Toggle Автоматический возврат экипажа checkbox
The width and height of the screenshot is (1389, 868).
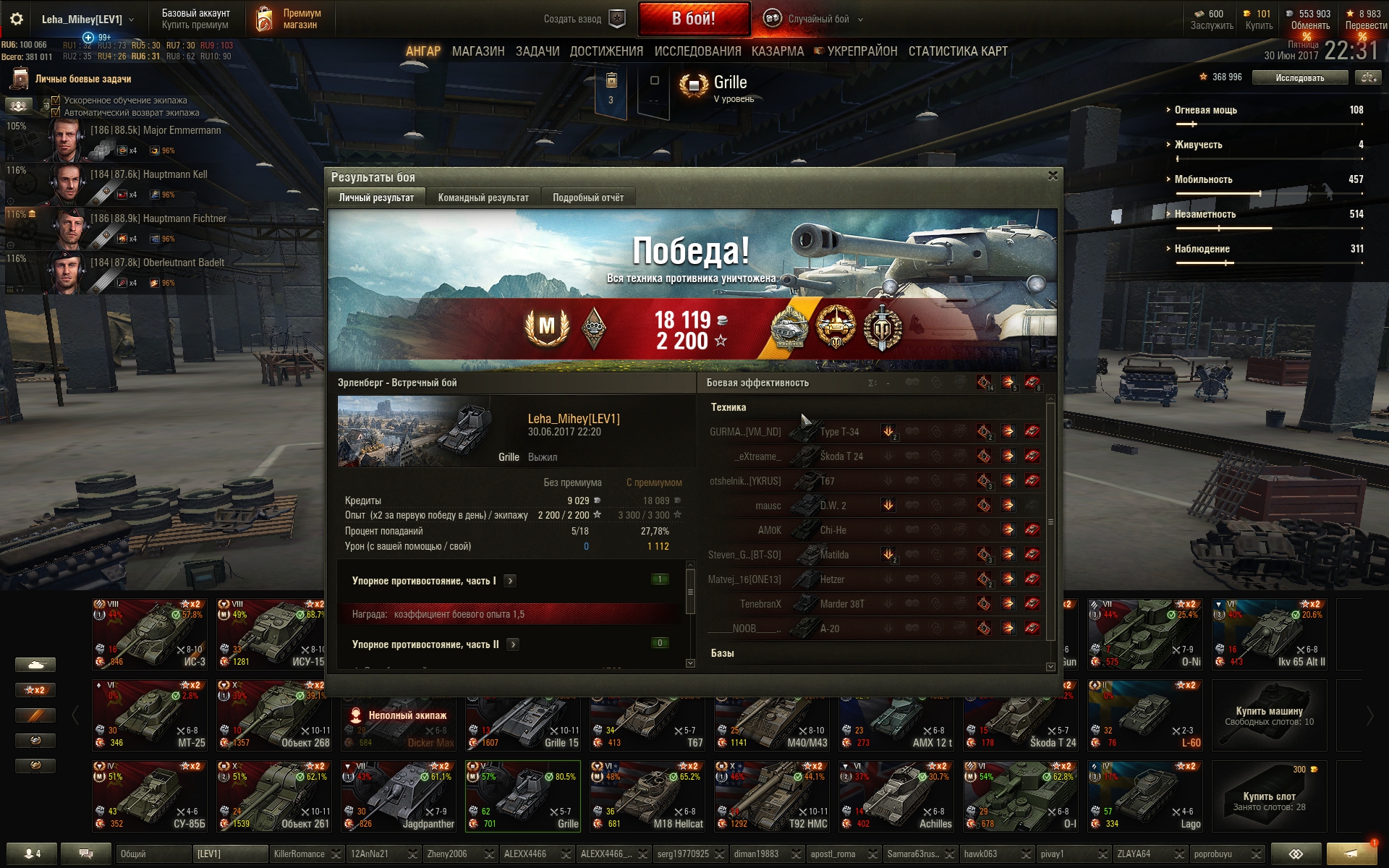tap(56, 113)
